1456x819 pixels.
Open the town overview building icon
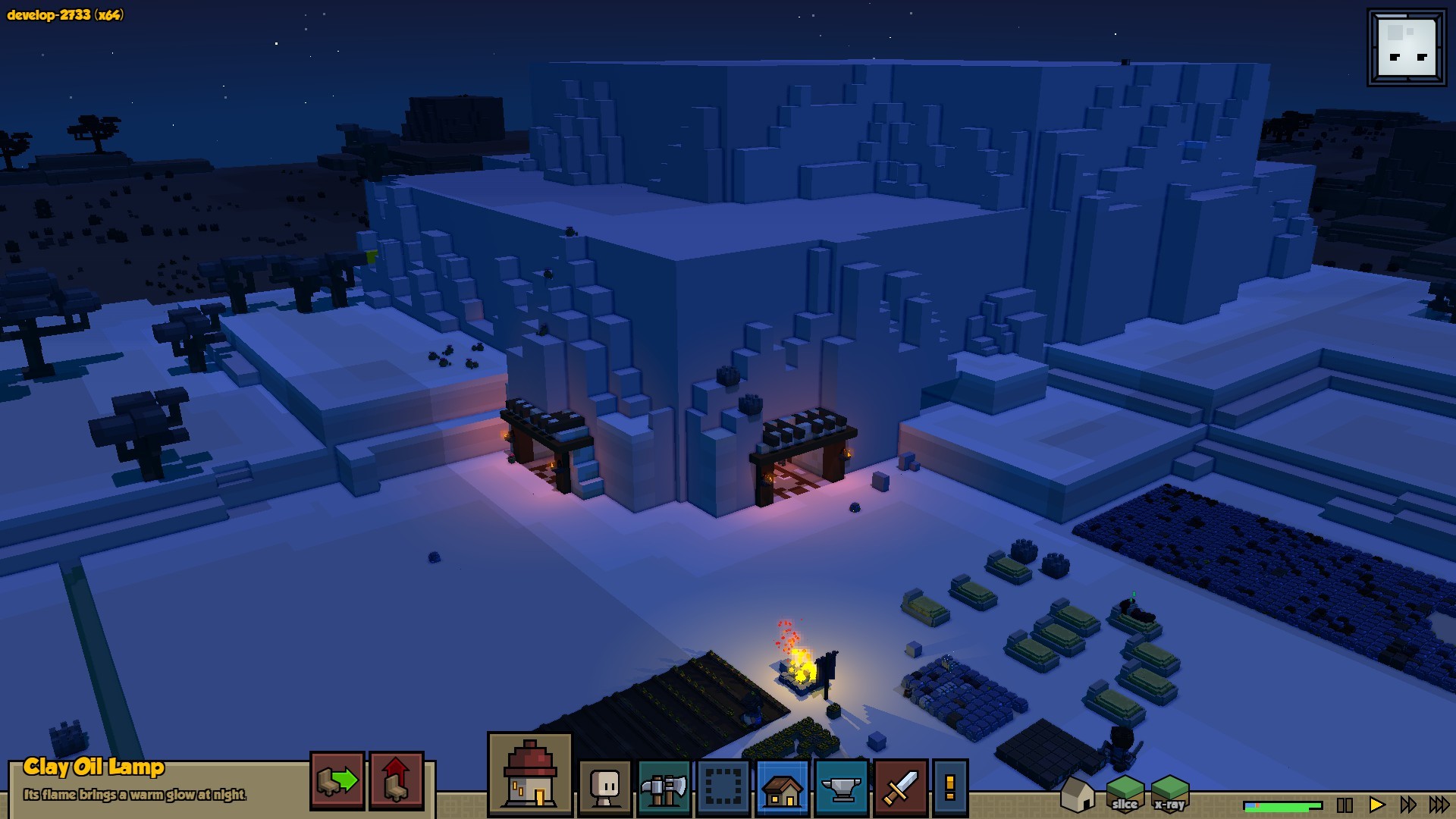tap(530, 774)
